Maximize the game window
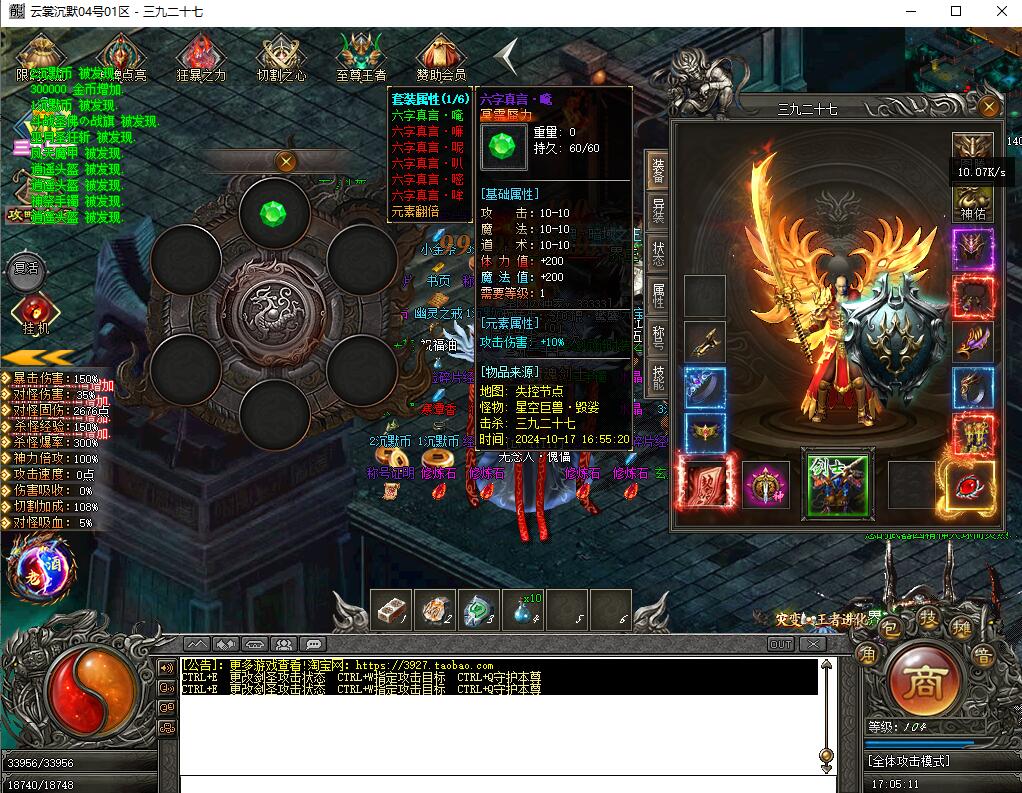Screen dimensions: 1022x793 click(x=955, y=12)
